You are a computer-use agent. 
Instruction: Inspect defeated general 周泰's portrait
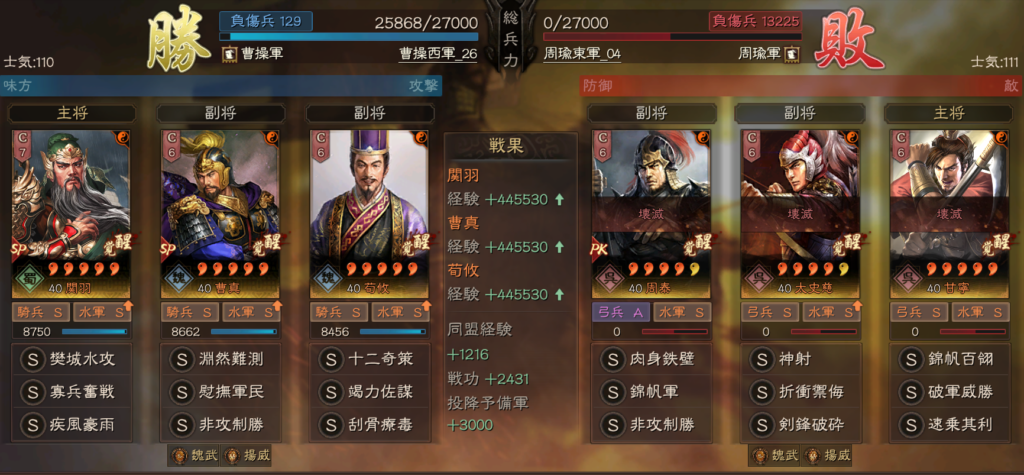coord(651,212)
